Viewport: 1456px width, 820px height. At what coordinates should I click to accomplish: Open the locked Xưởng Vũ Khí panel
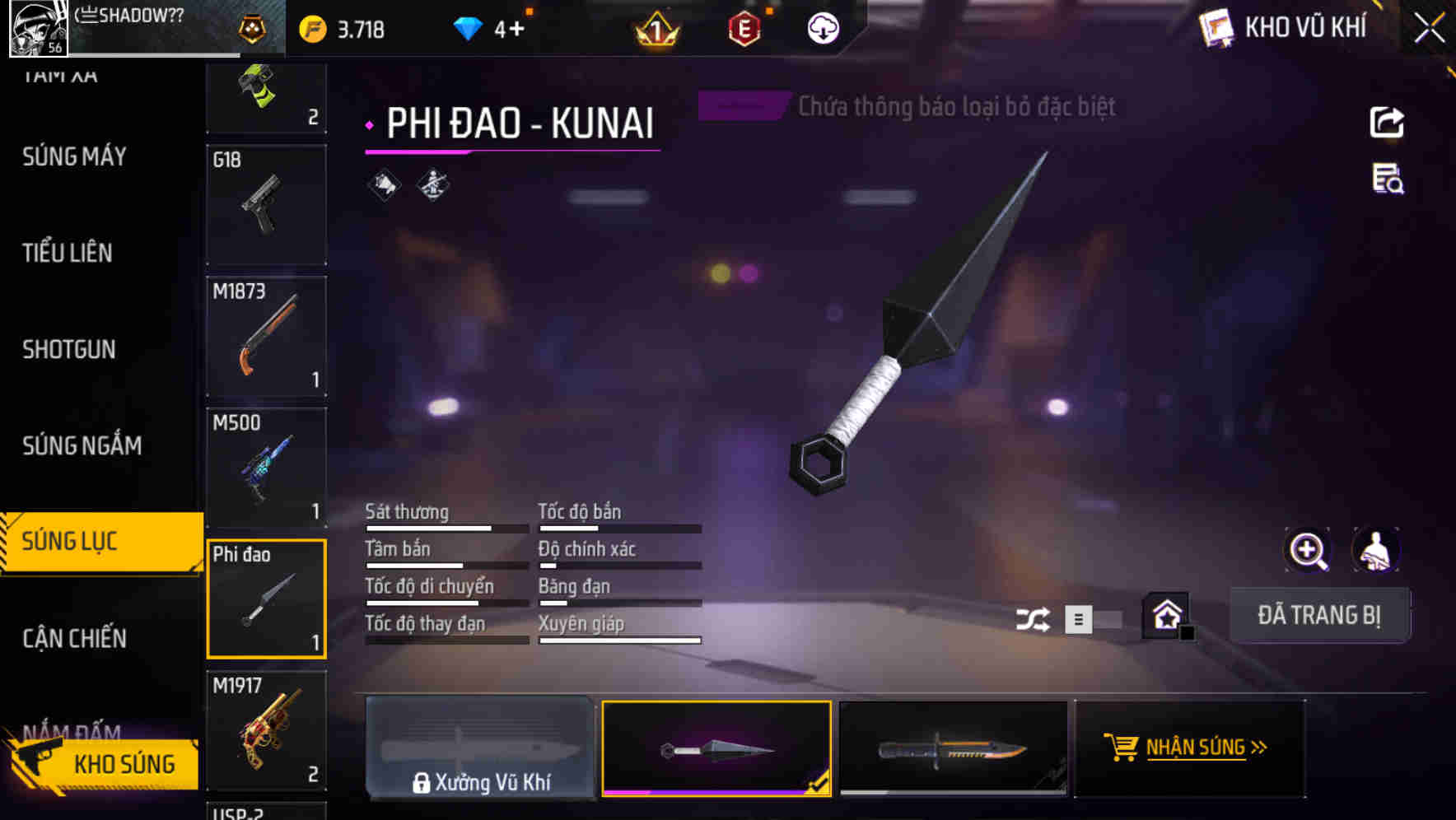coord(481,749)
